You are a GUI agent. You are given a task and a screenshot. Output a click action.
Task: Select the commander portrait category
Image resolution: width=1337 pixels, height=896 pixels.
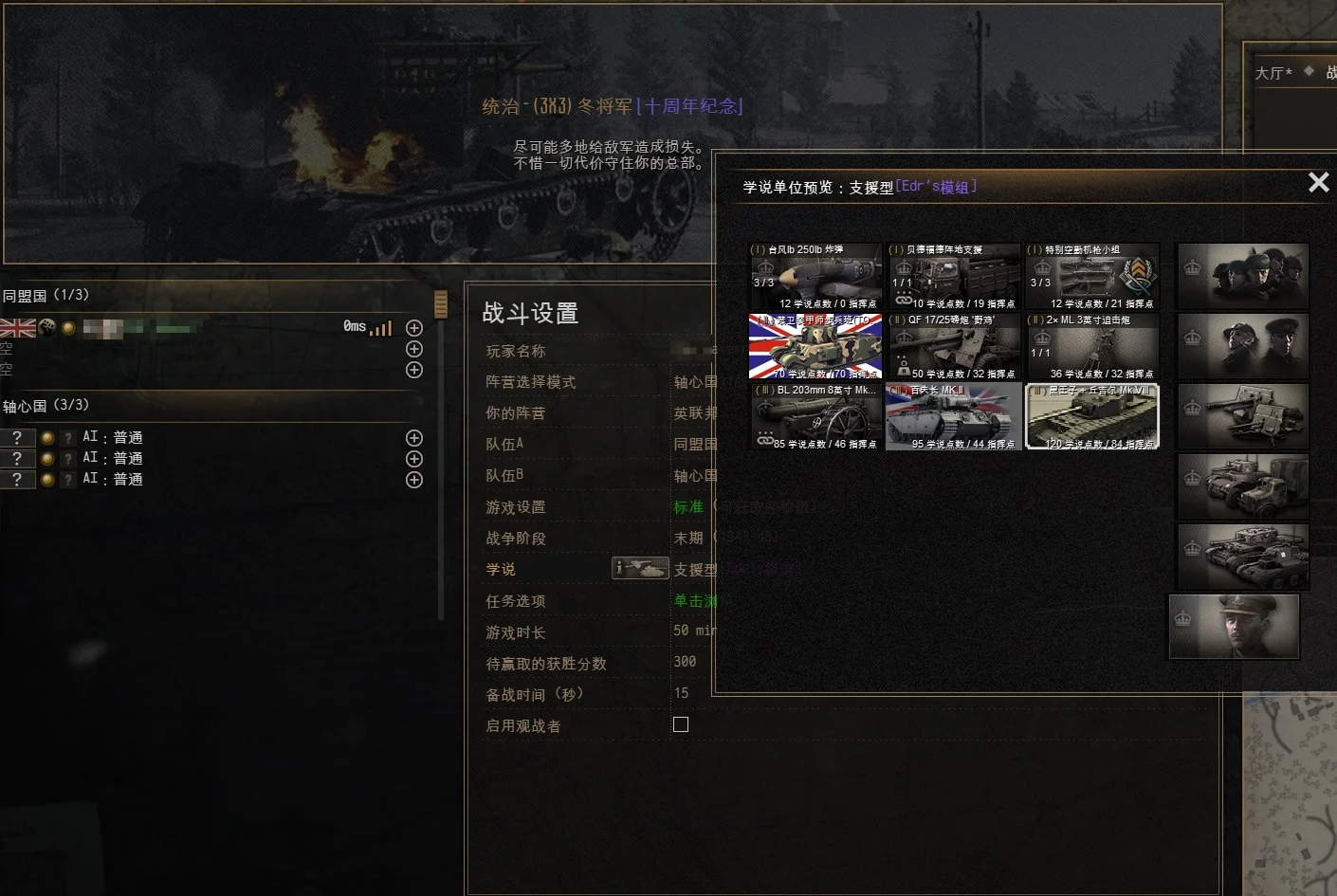point(1235,627)
